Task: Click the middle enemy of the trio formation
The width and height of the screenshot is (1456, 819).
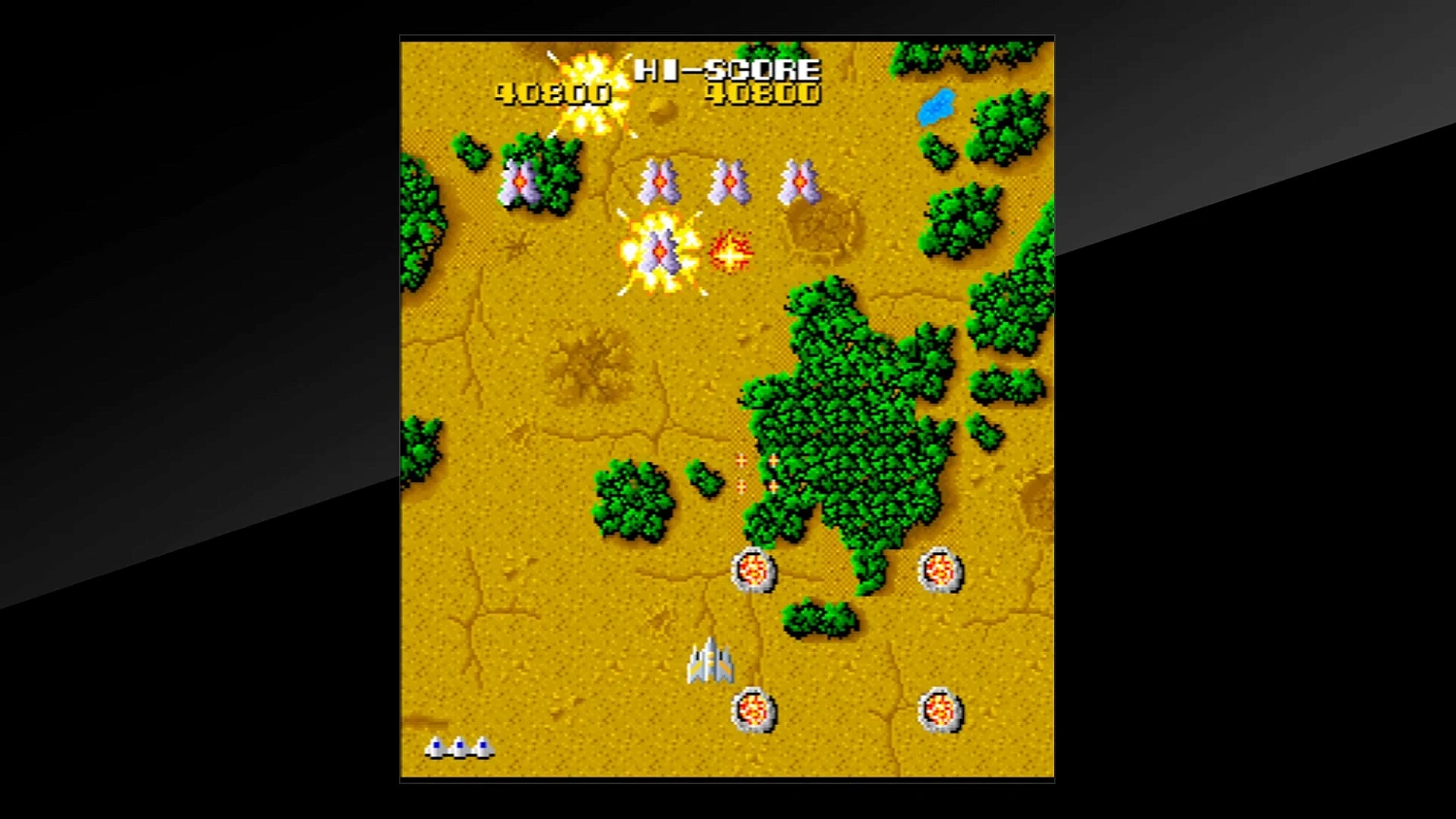Action: point(730,180)
